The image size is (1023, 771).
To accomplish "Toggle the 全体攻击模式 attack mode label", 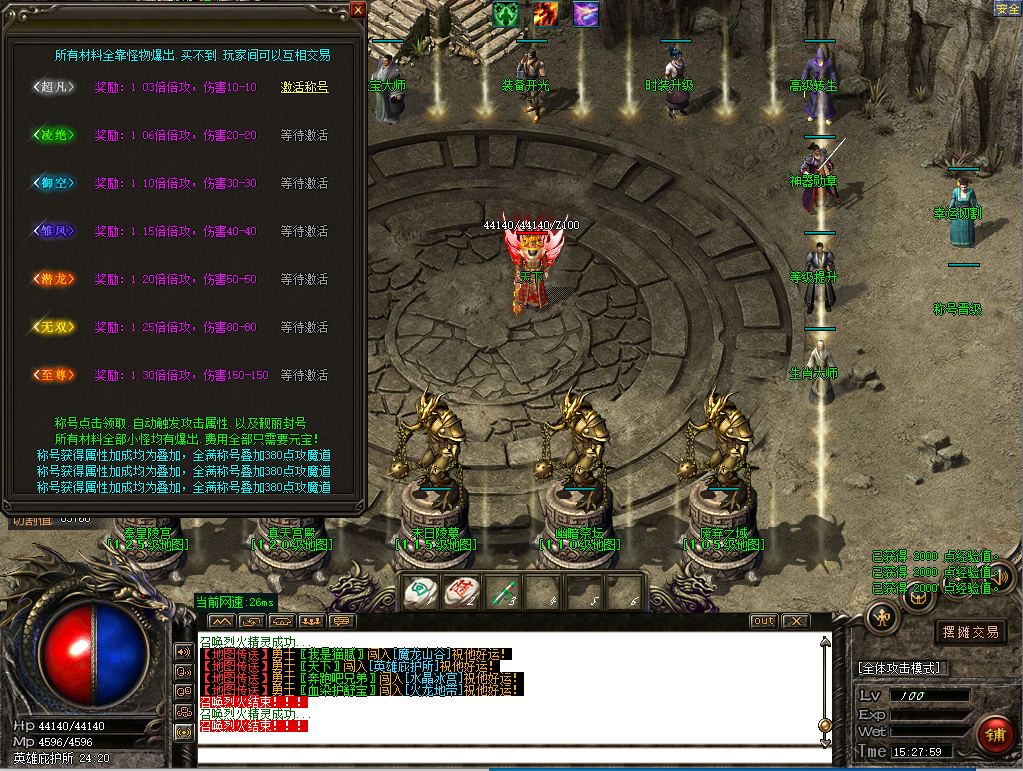I will pos(904,668).
